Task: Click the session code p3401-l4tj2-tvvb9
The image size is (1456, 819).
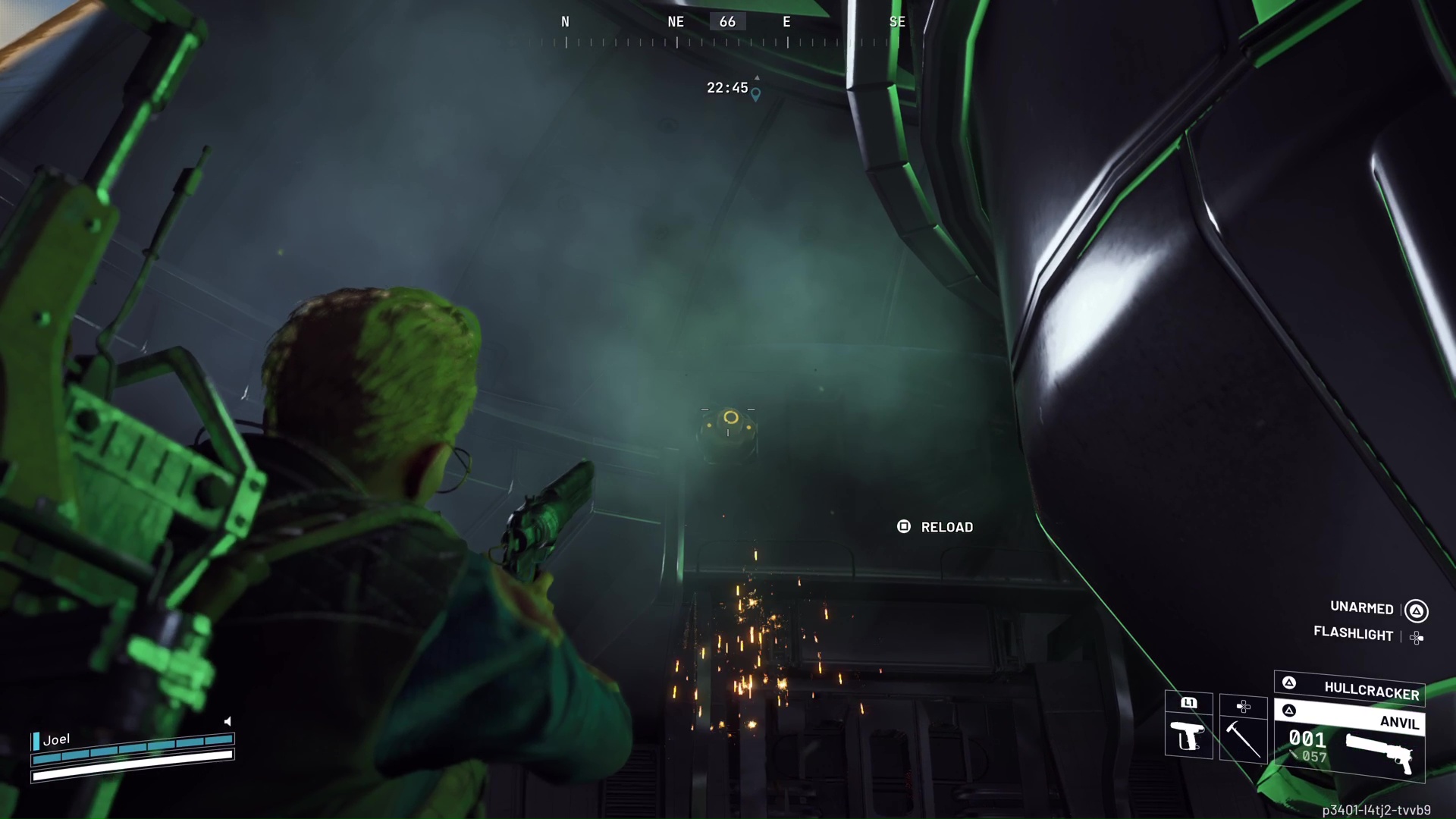Action: click(1376, 808)
